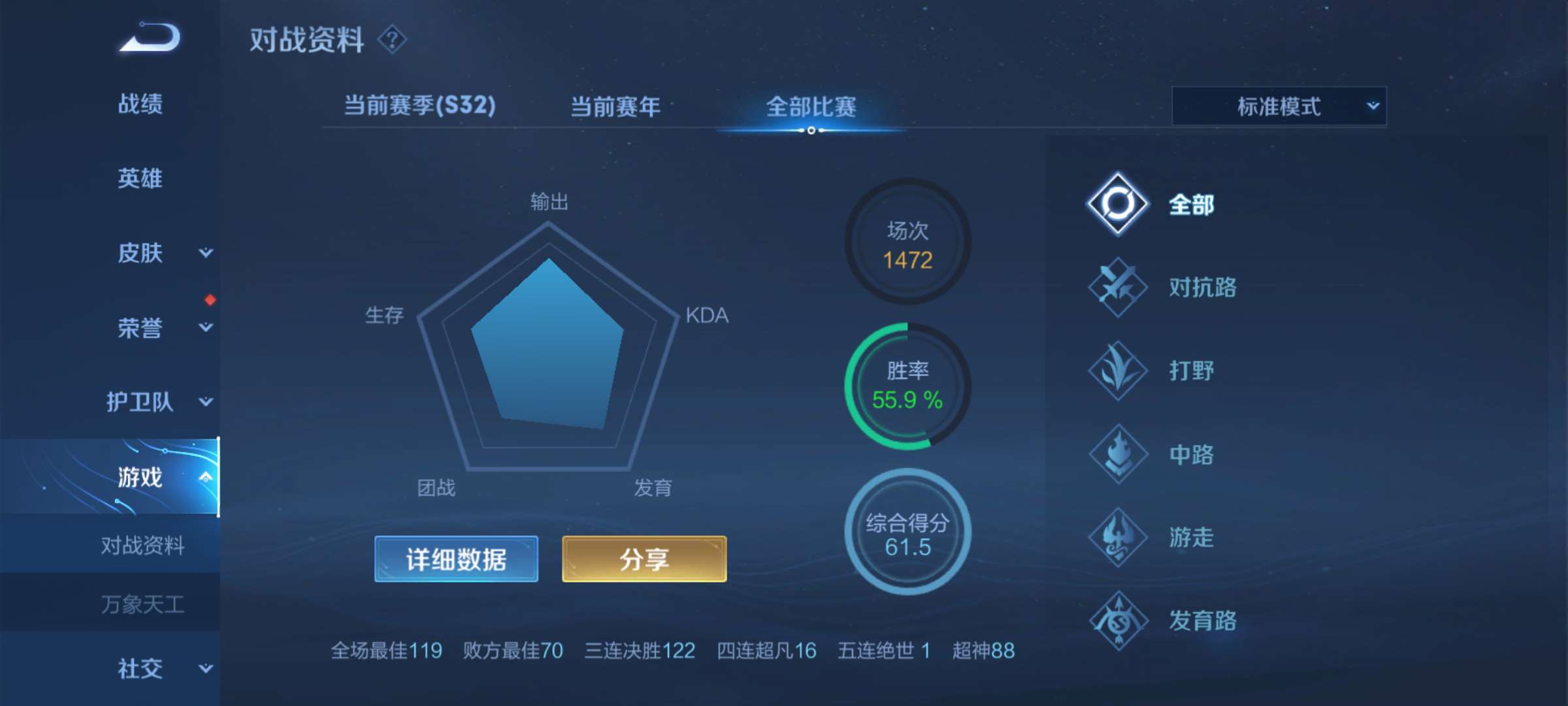The height and width of the screenshot is (706, 1568).
Task: Select the 发育路 lane filter icon
Action: [1119, 619]
